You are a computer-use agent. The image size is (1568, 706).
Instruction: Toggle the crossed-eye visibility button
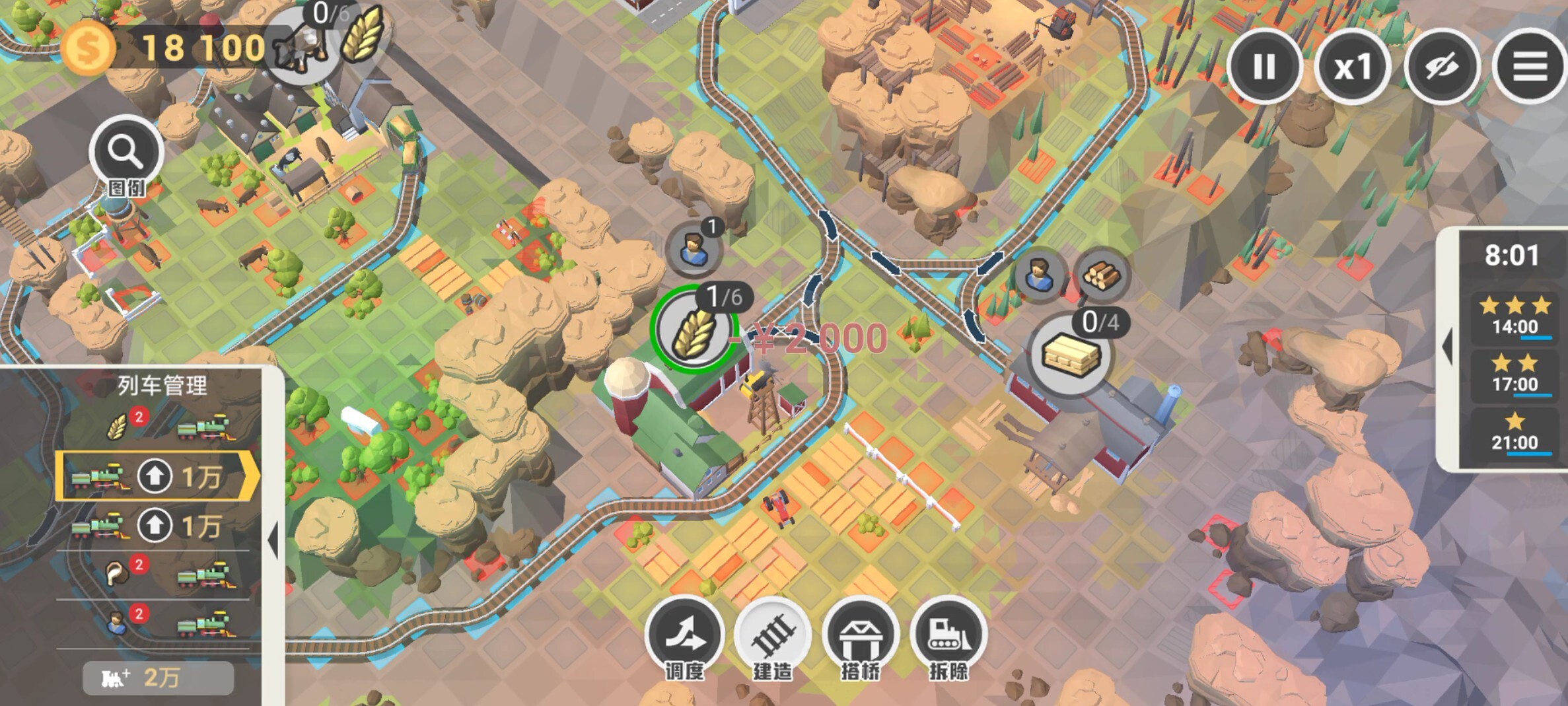(x=1441, y=66)
